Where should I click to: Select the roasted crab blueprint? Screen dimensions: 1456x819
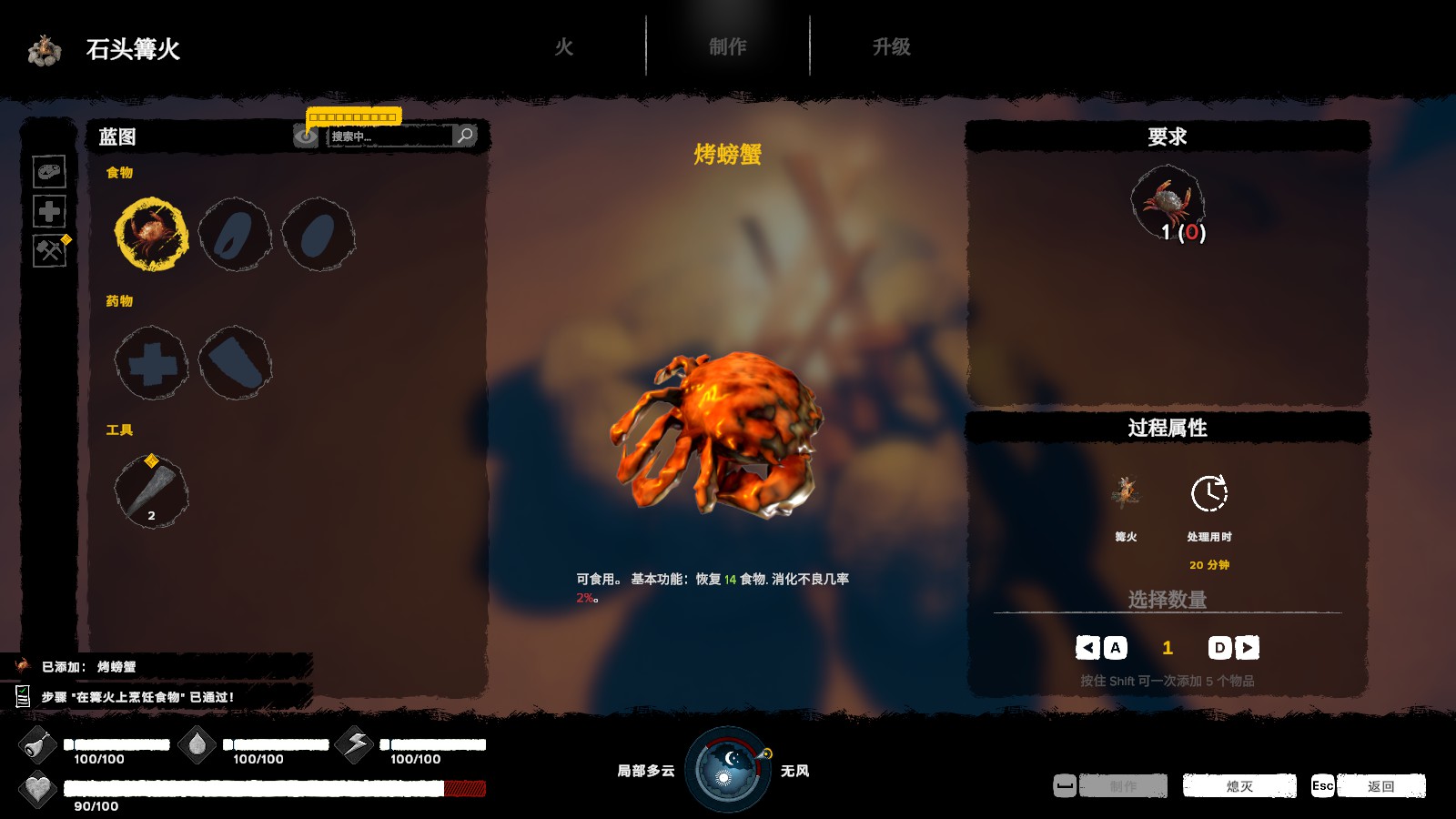pyautogui.click(x=151, y=235)
